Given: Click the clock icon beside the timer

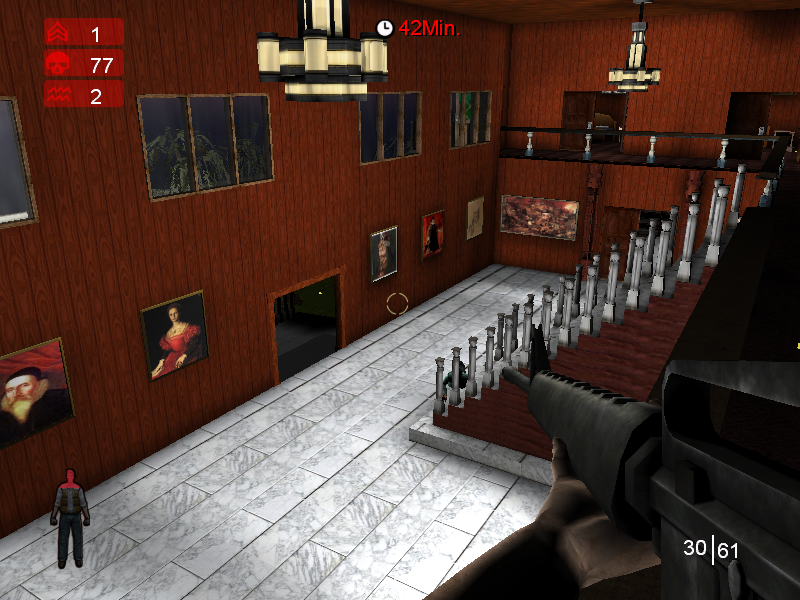Looking at the screenshot, I should tap(385, 28).
